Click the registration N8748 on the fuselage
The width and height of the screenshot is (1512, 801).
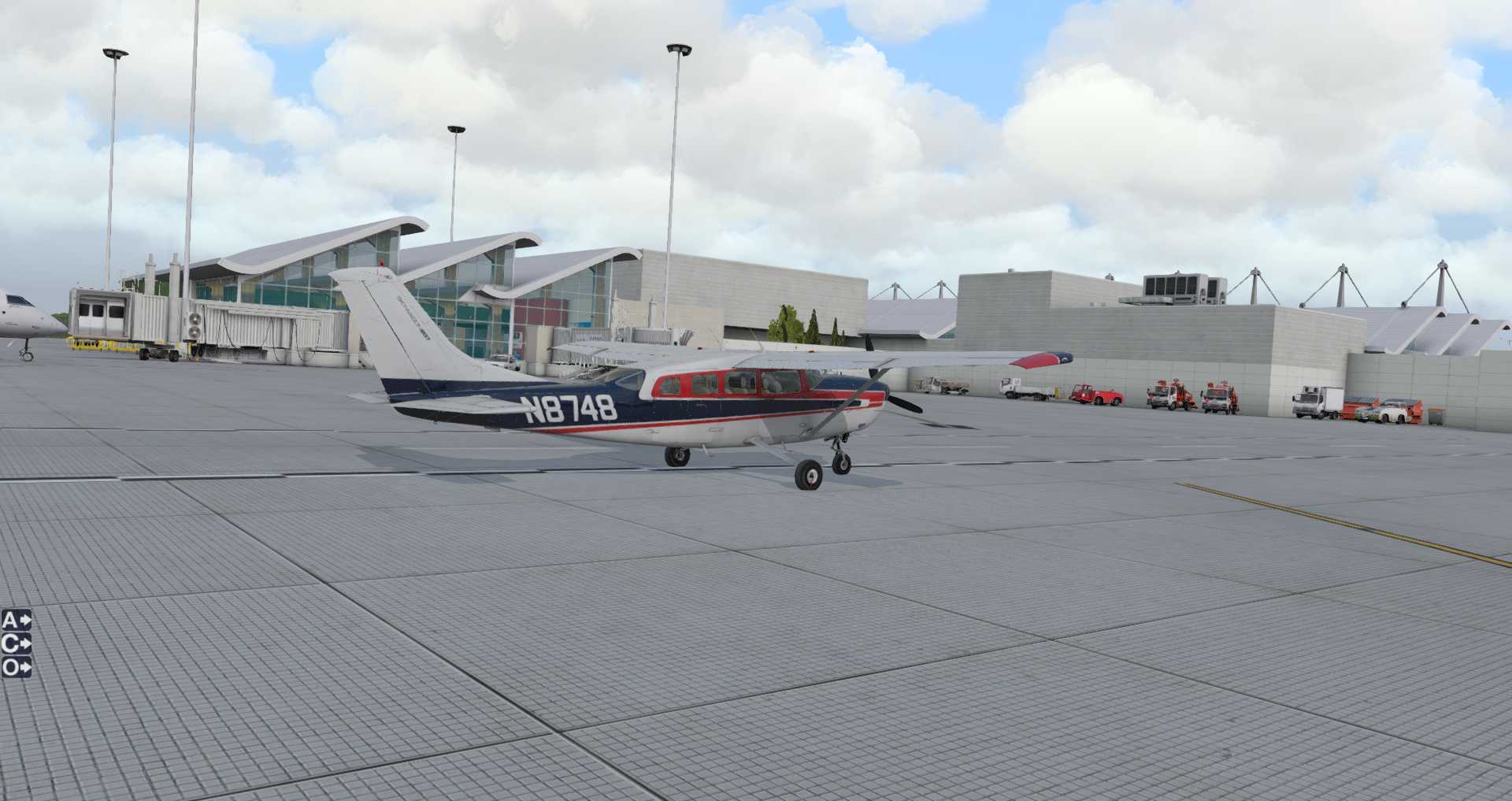tap(571, 409)
